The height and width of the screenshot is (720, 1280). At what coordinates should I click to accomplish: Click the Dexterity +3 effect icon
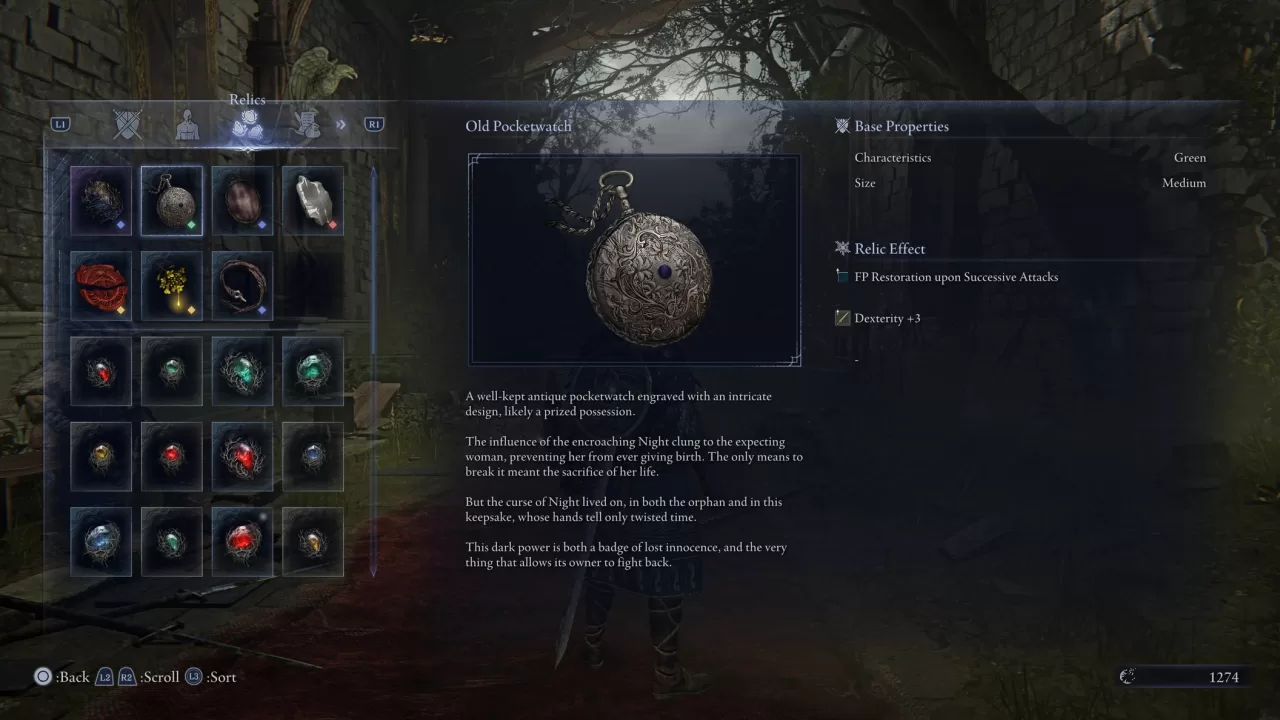pyautogui.click(x=841, y=318)
